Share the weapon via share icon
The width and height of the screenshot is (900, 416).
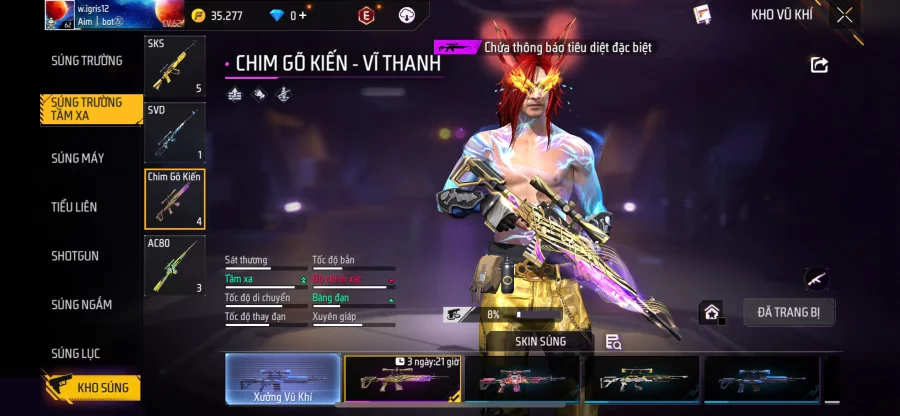819,65
